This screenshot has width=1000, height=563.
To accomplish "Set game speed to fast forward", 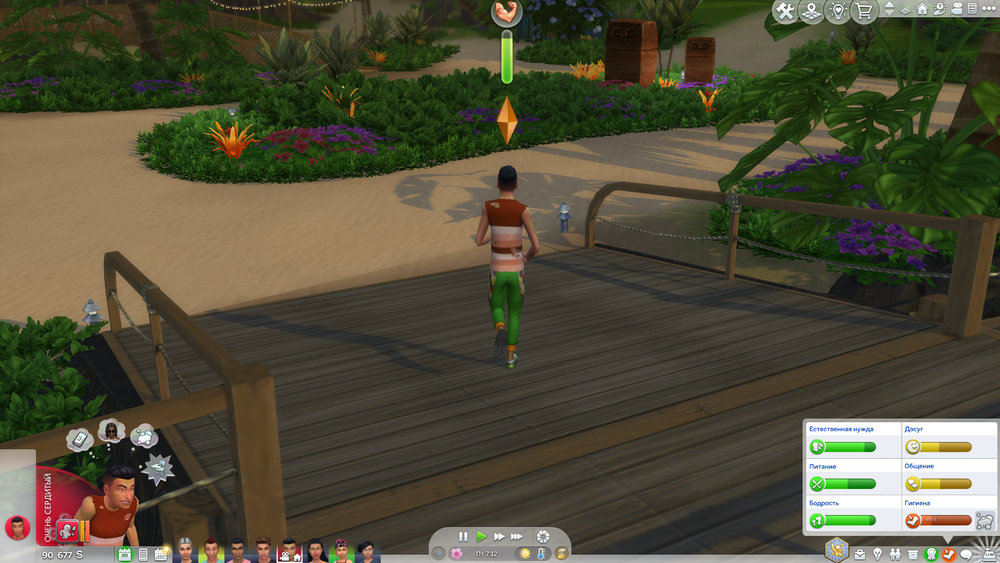I will coord(499,537).
